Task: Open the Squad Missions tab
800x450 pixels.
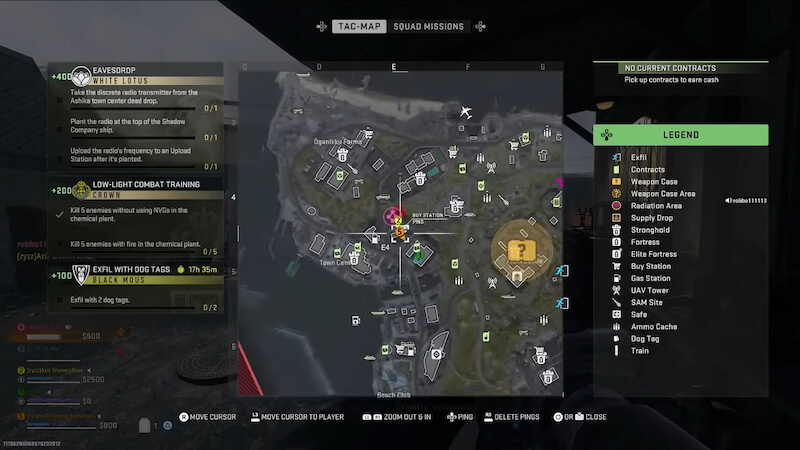Action: pyautogui.click(x=428, y=26)
